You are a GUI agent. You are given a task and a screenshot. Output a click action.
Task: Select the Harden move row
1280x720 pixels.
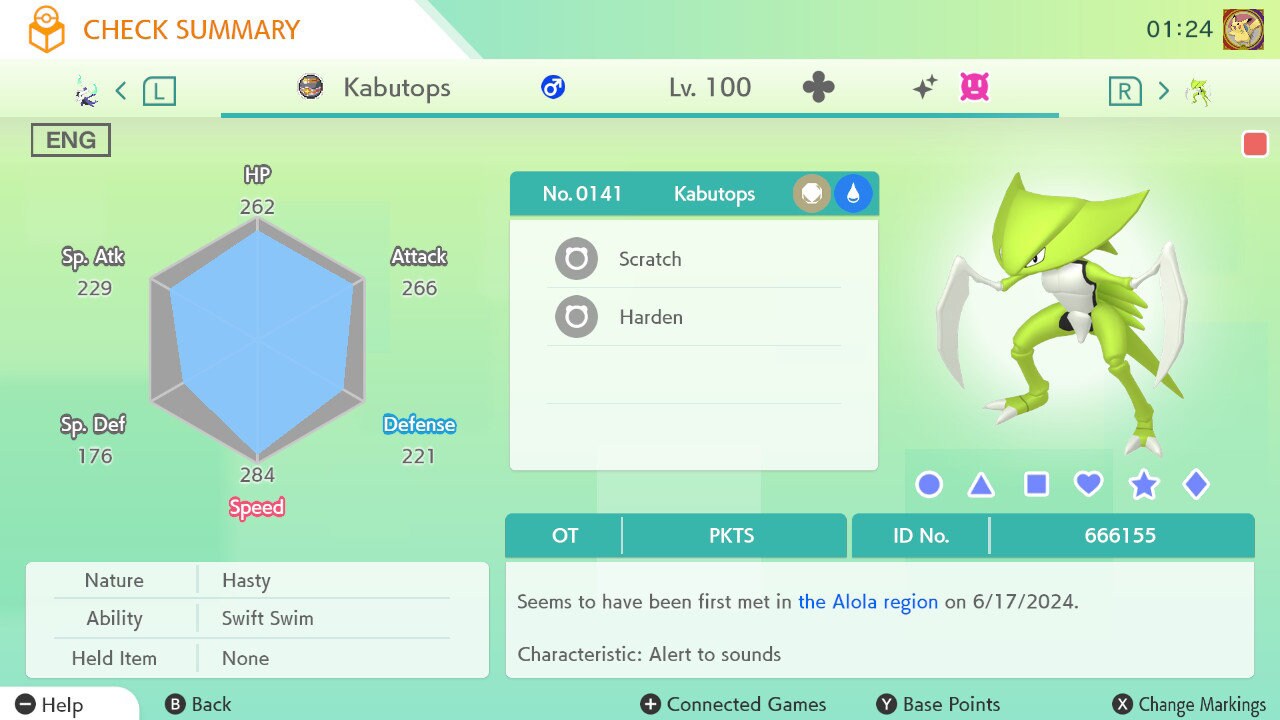[x=694, y=317]
